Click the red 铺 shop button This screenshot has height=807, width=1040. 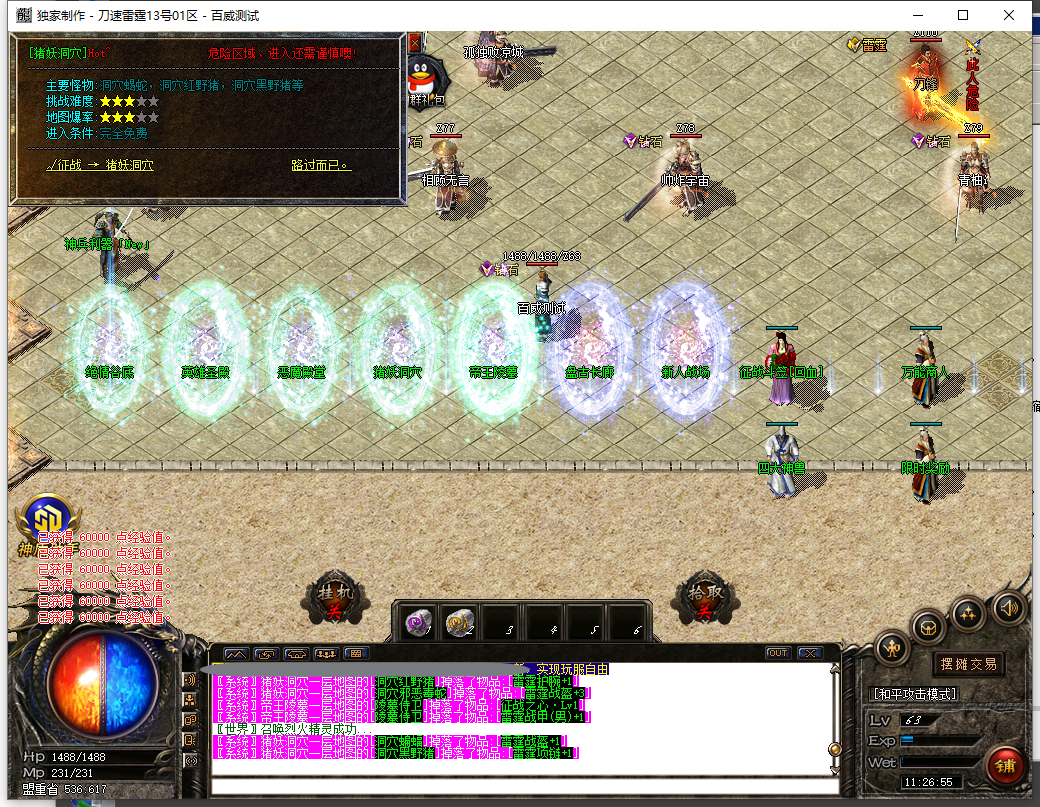coord(1003,766)
